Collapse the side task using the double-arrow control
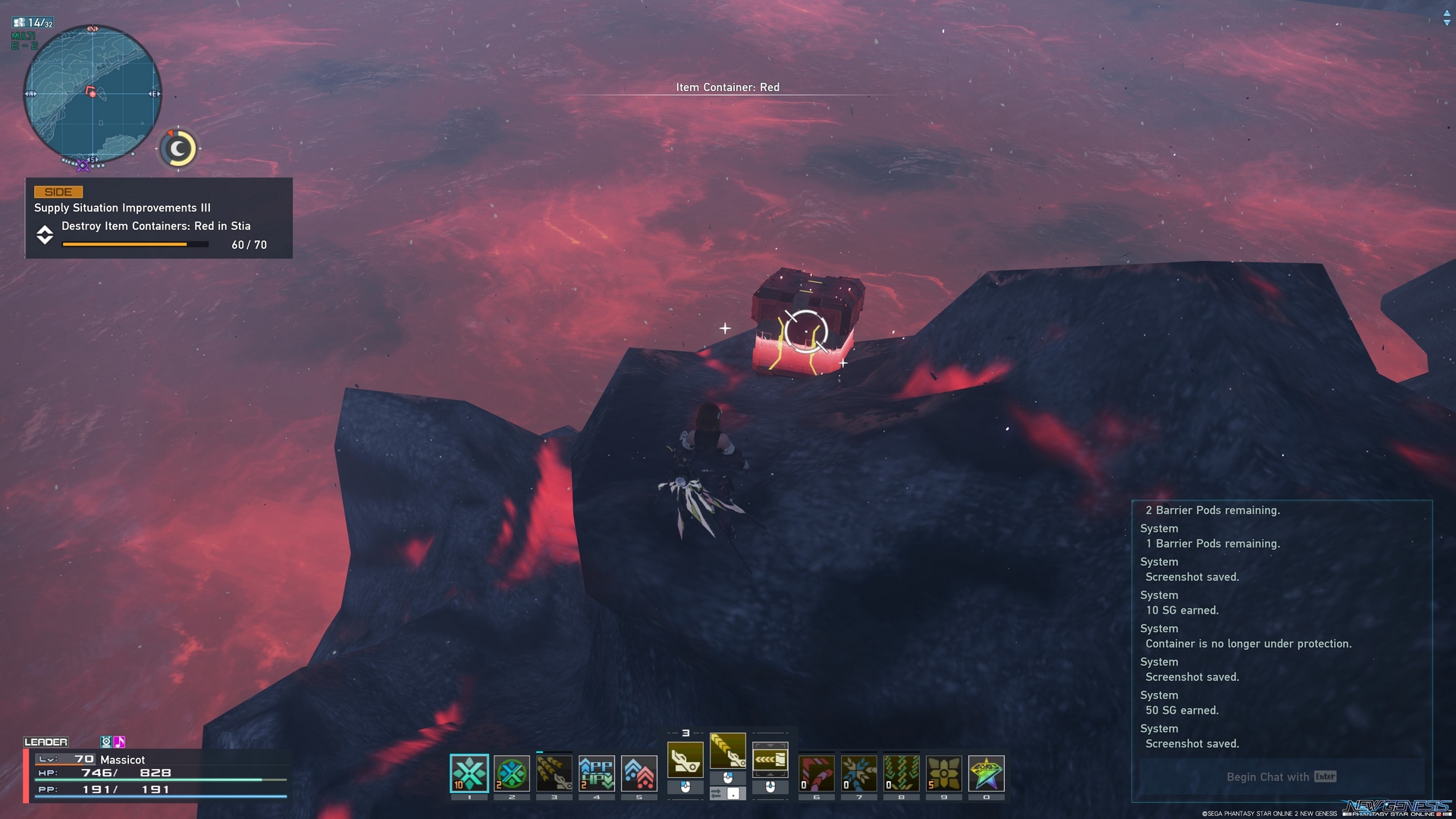Image resolution: width=1456 pixels, height=819 pixels. pyautogui.click(x=45, y=234)
